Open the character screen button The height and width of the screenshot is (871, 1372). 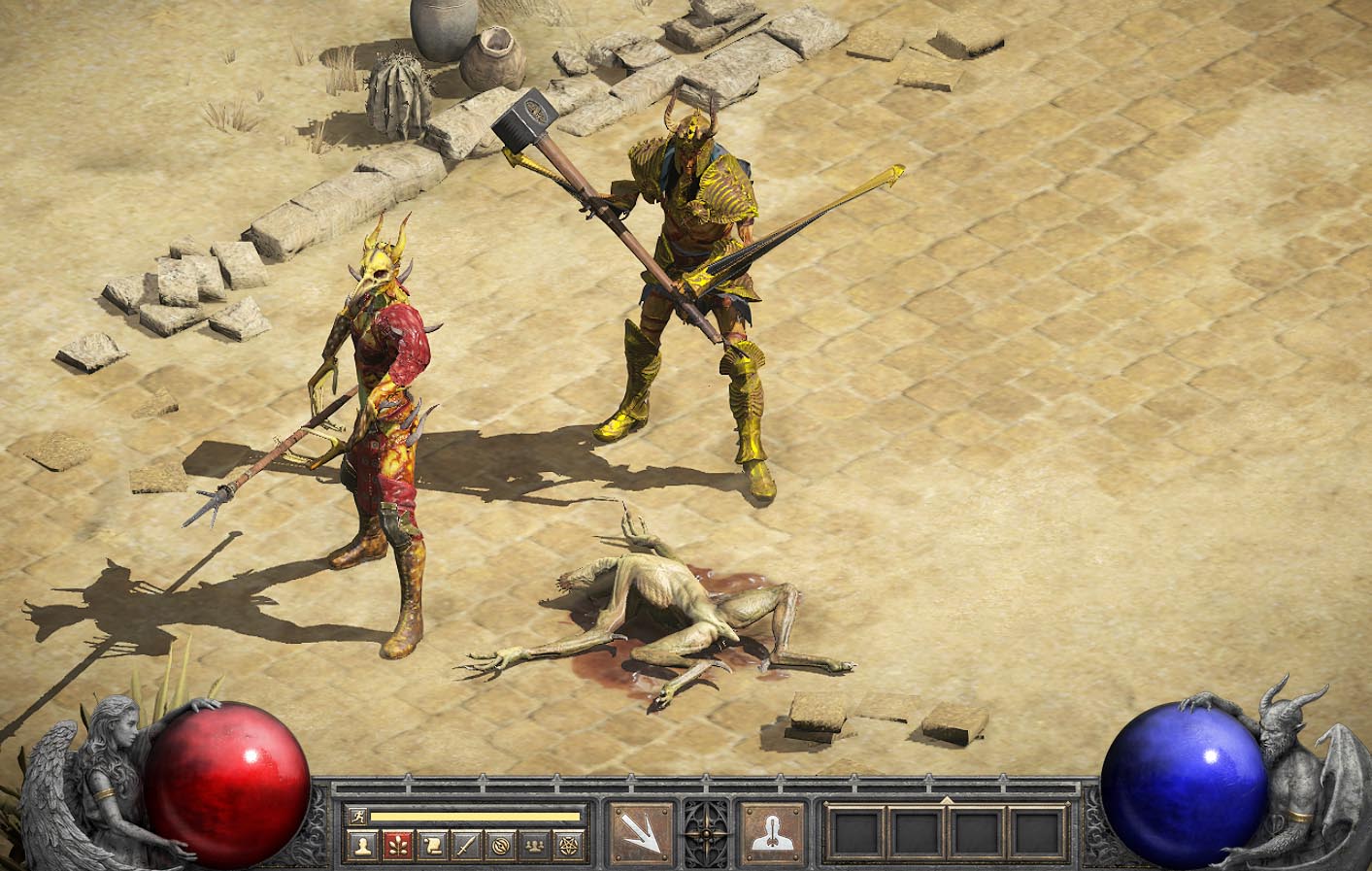click(x=363, y=845)
